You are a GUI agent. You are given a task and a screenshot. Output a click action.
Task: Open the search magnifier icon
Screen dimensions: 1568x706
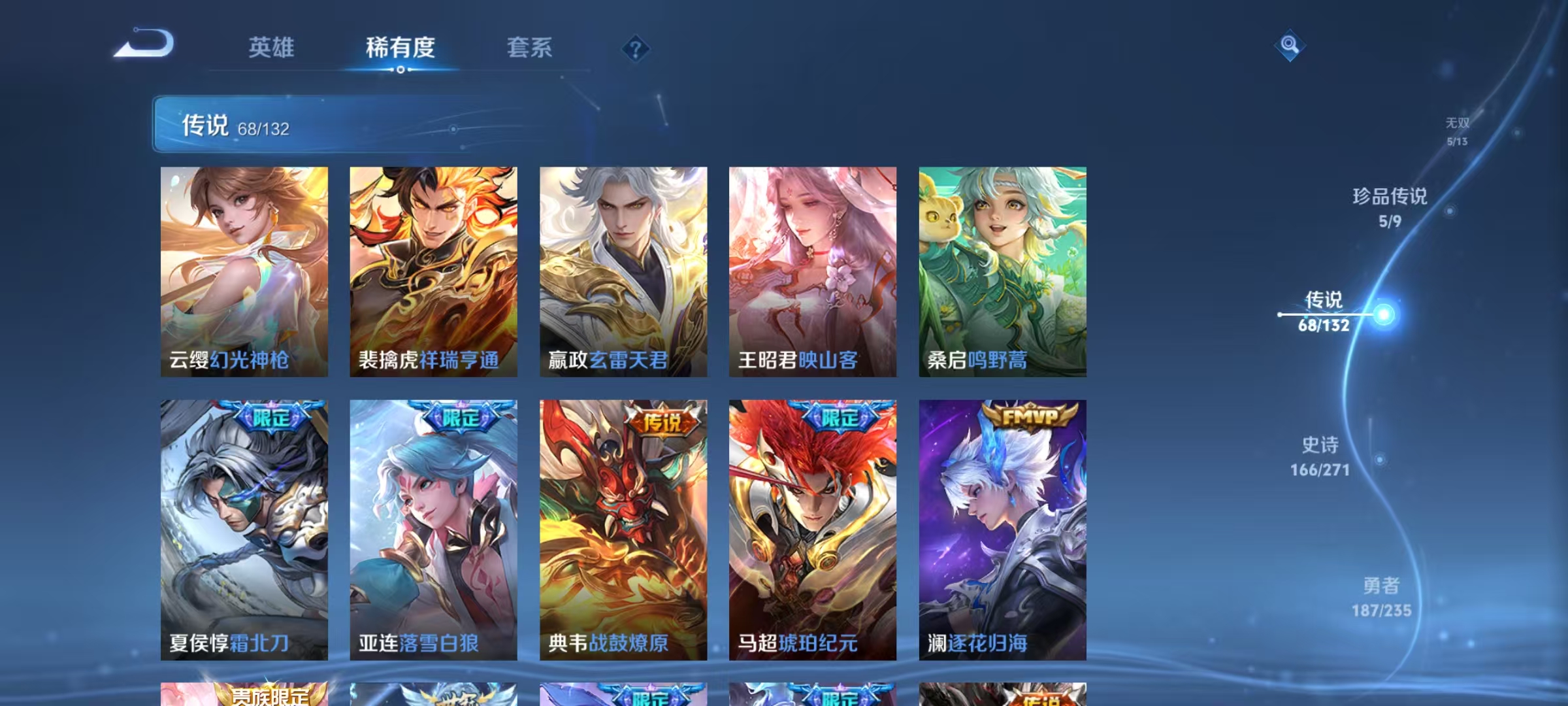1290,46
